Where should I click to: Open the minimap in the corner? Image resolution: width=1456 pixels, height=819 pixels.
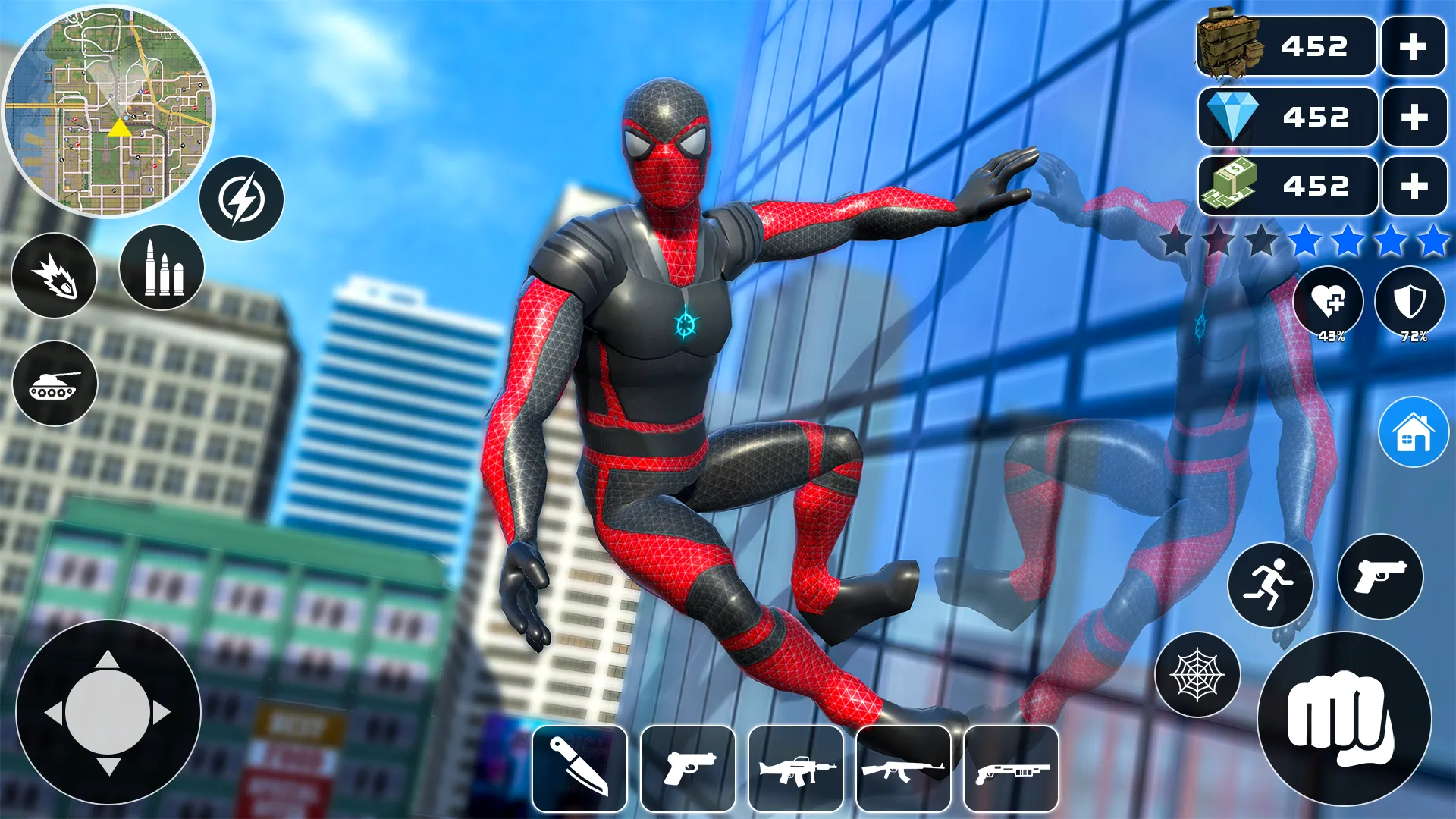pyautogui.click(x=114, y=112)
